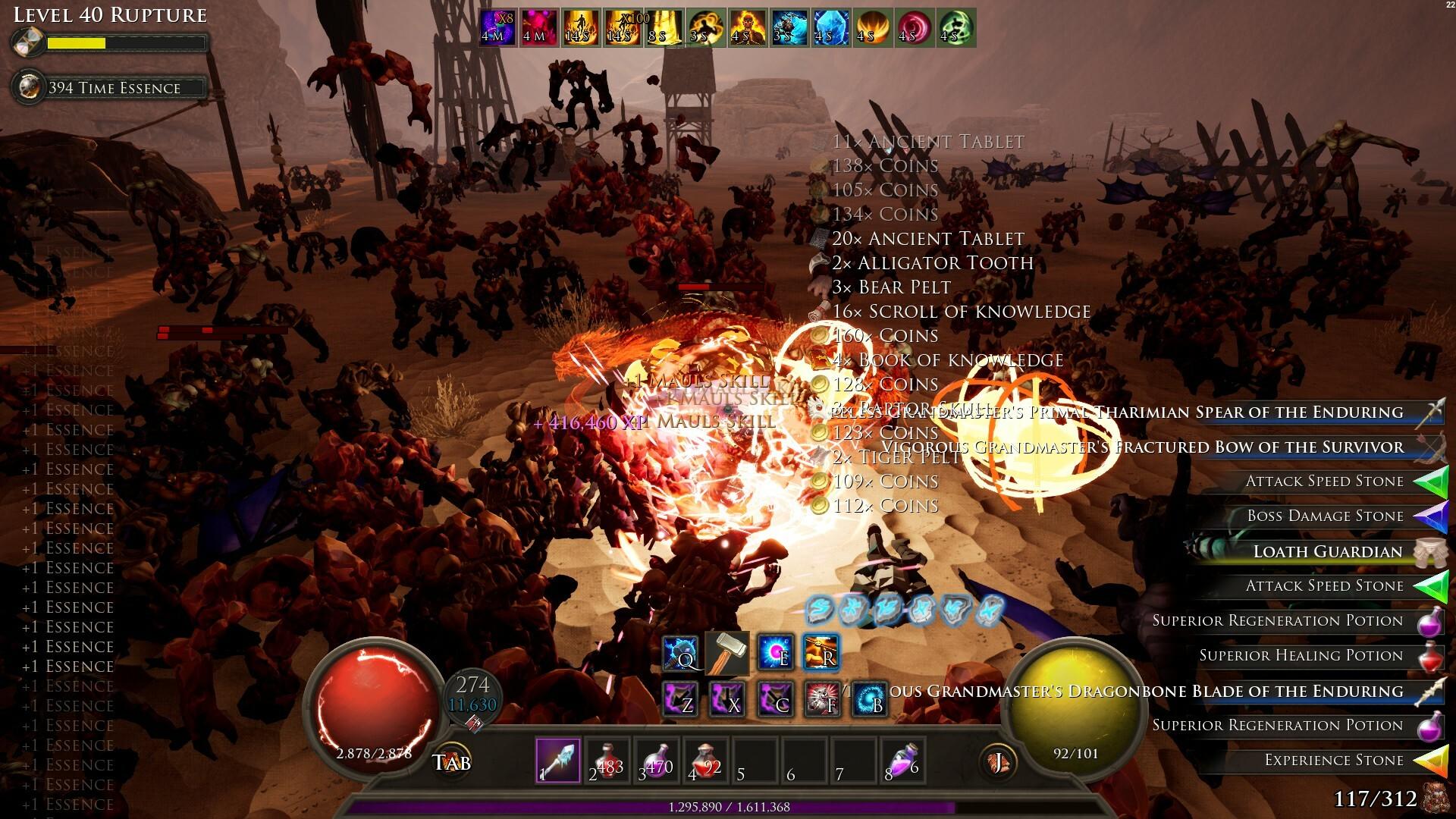
Task: Drink the red flask stacked at 92
Action: (x=706, y=761)
